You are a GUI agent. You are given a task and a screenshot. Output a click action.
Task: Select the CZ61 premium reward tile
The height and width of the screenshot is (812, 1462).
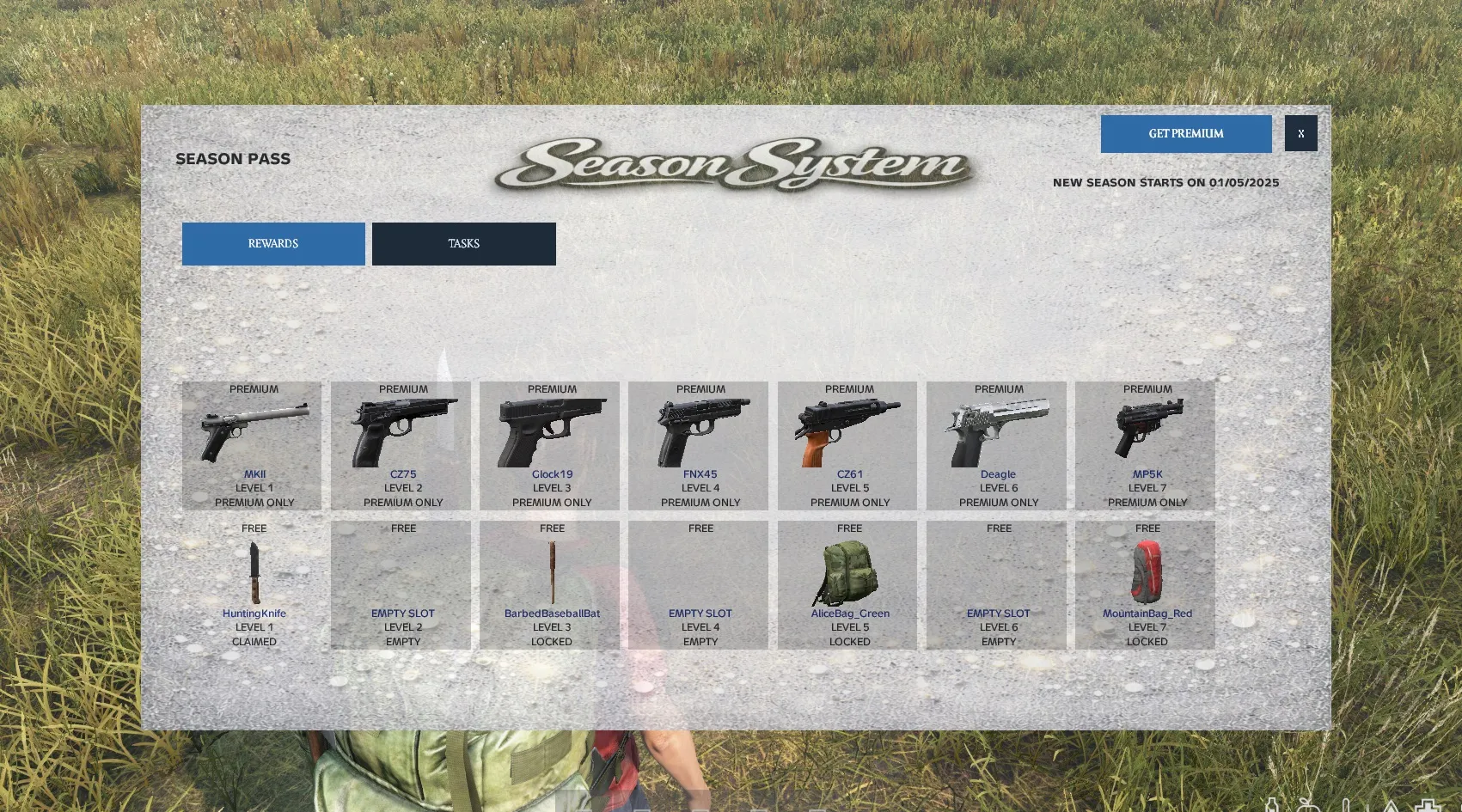847,445
